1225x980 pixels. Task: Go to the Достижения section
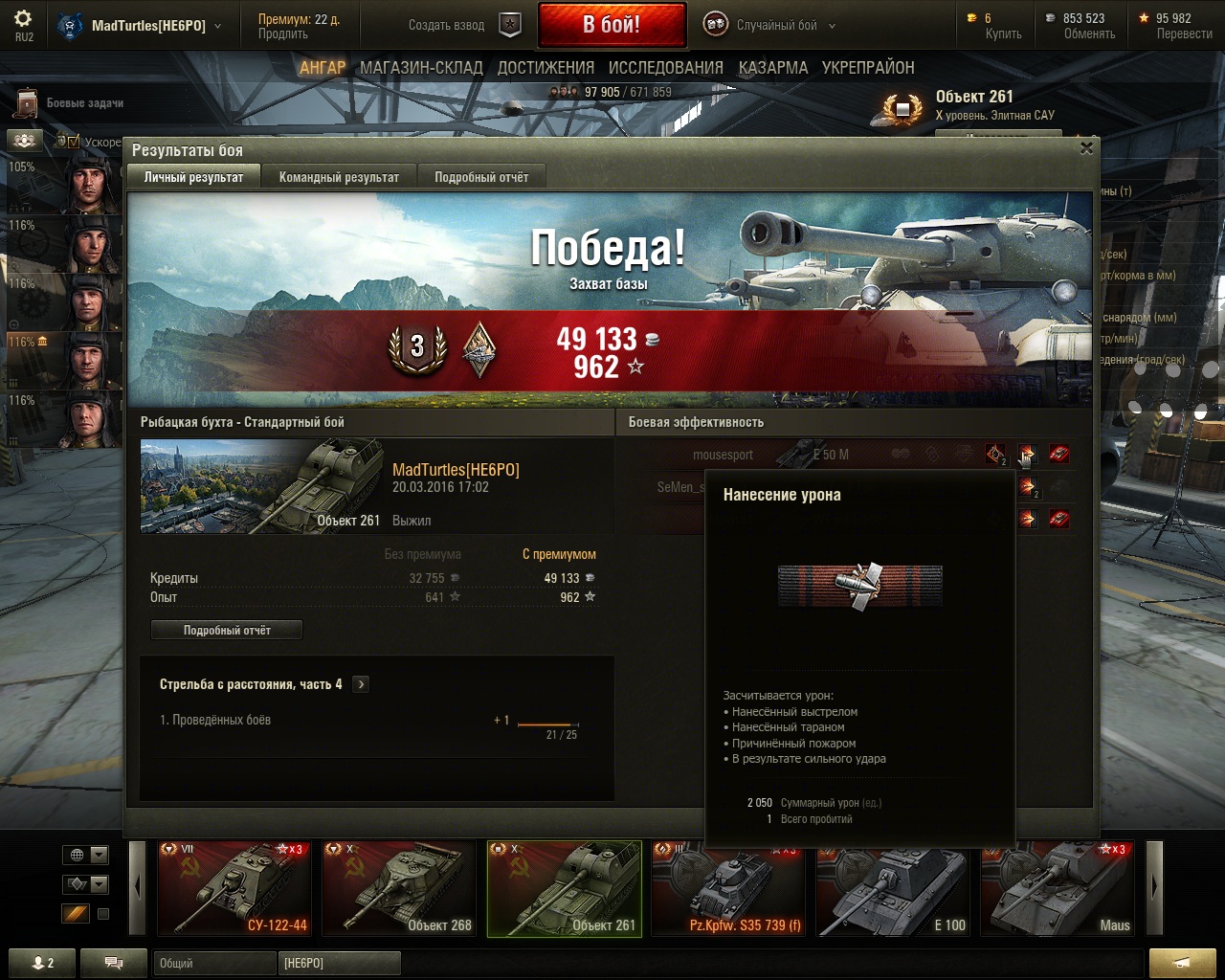pyautogui.click(x=546, y=68)
